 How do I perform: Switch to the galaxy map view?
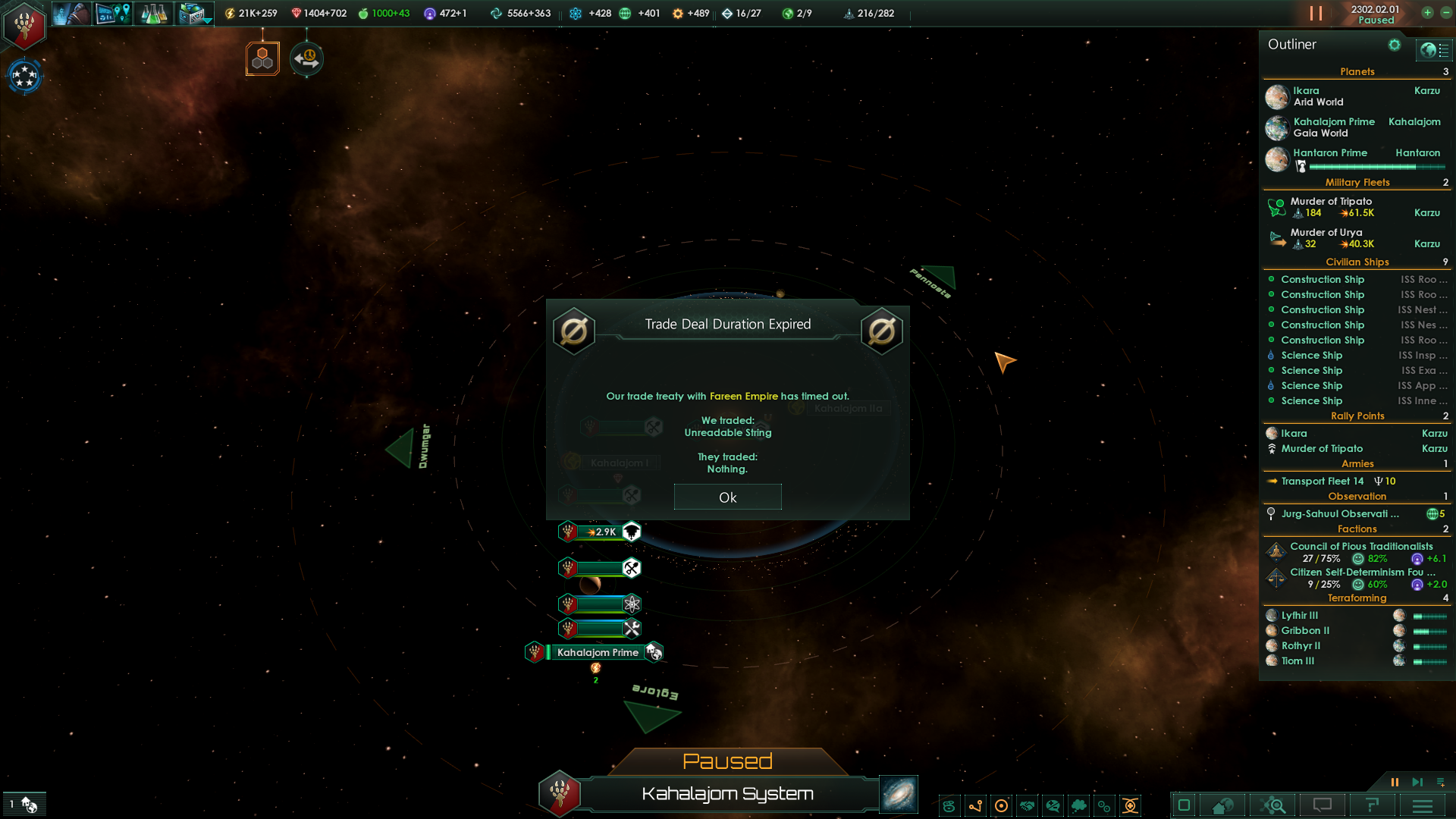coord(899,794)
